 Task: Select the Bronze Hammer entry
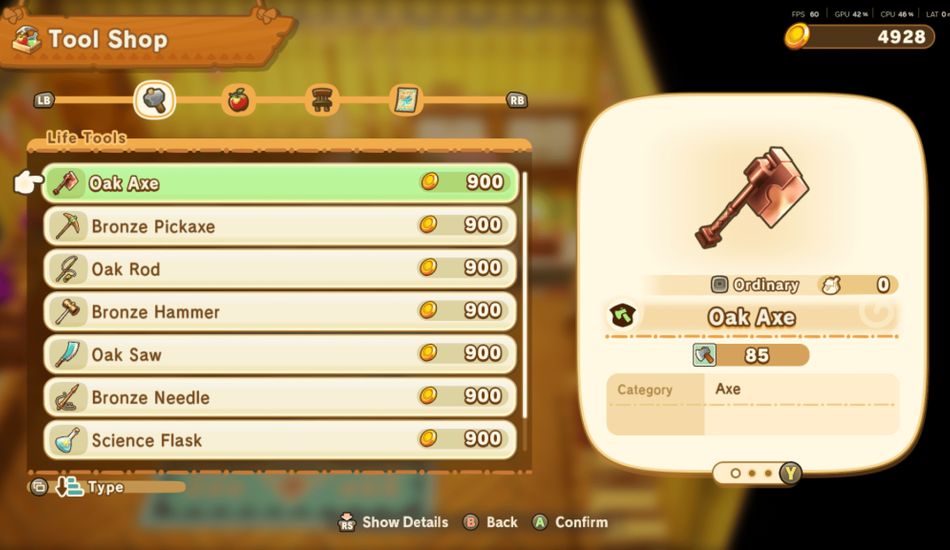click(x=280, y=311)
